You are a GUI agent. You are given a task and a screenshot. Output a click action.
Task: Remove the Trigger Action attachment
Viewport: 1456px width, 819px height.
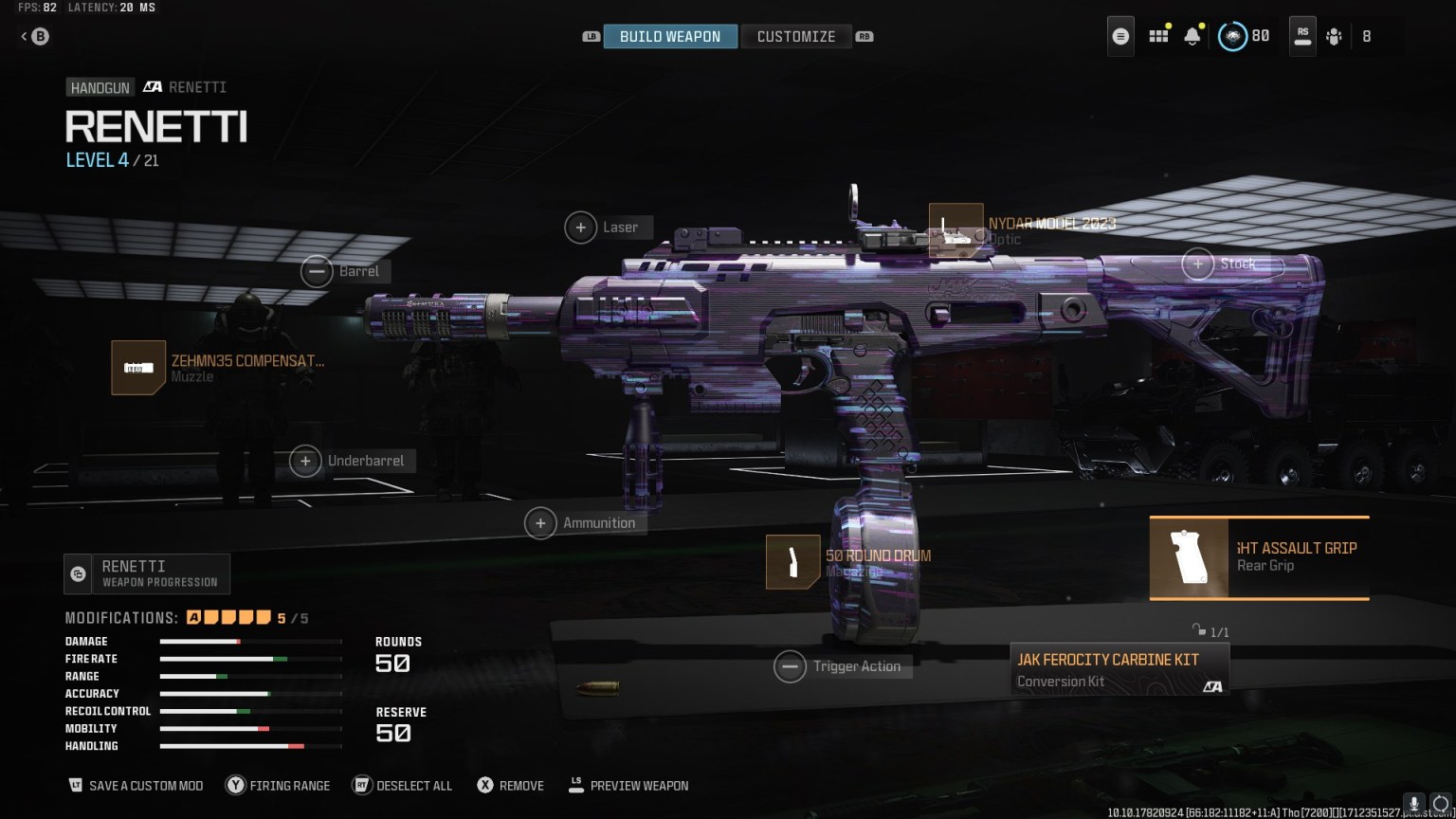(791, 666)
